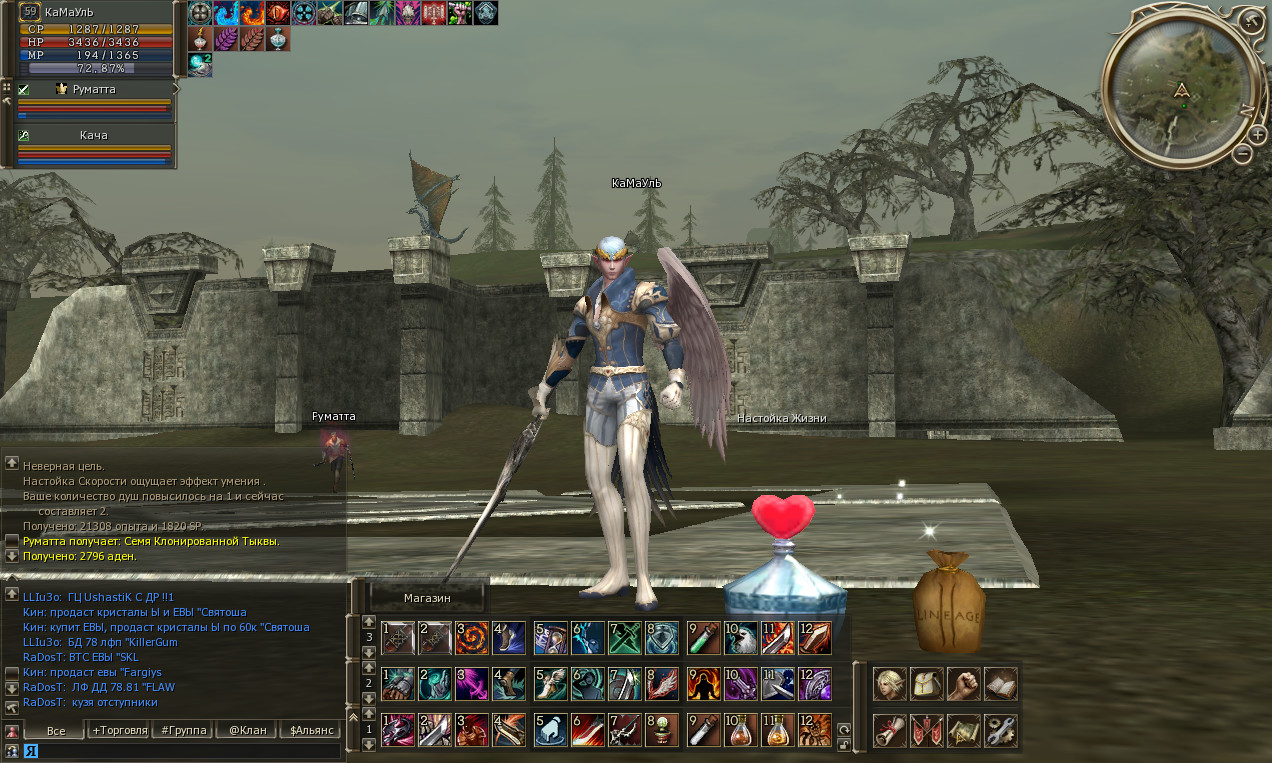Show the Все chat tab
Viewport: 1272px width, 763px height.
pos(56,730)
